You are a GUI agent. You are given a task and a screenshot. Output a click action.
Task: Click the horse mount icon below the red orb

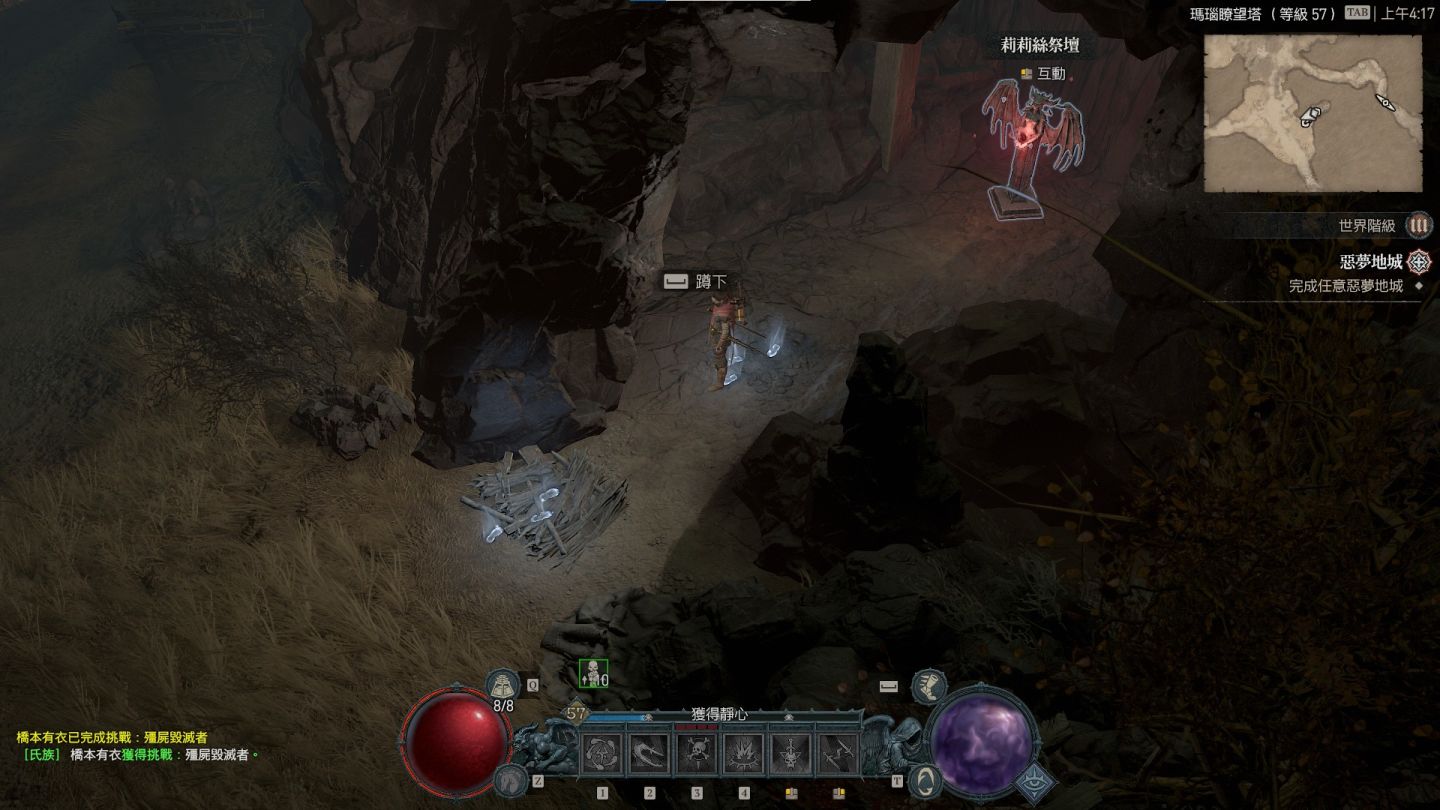(x=510, y=780)
